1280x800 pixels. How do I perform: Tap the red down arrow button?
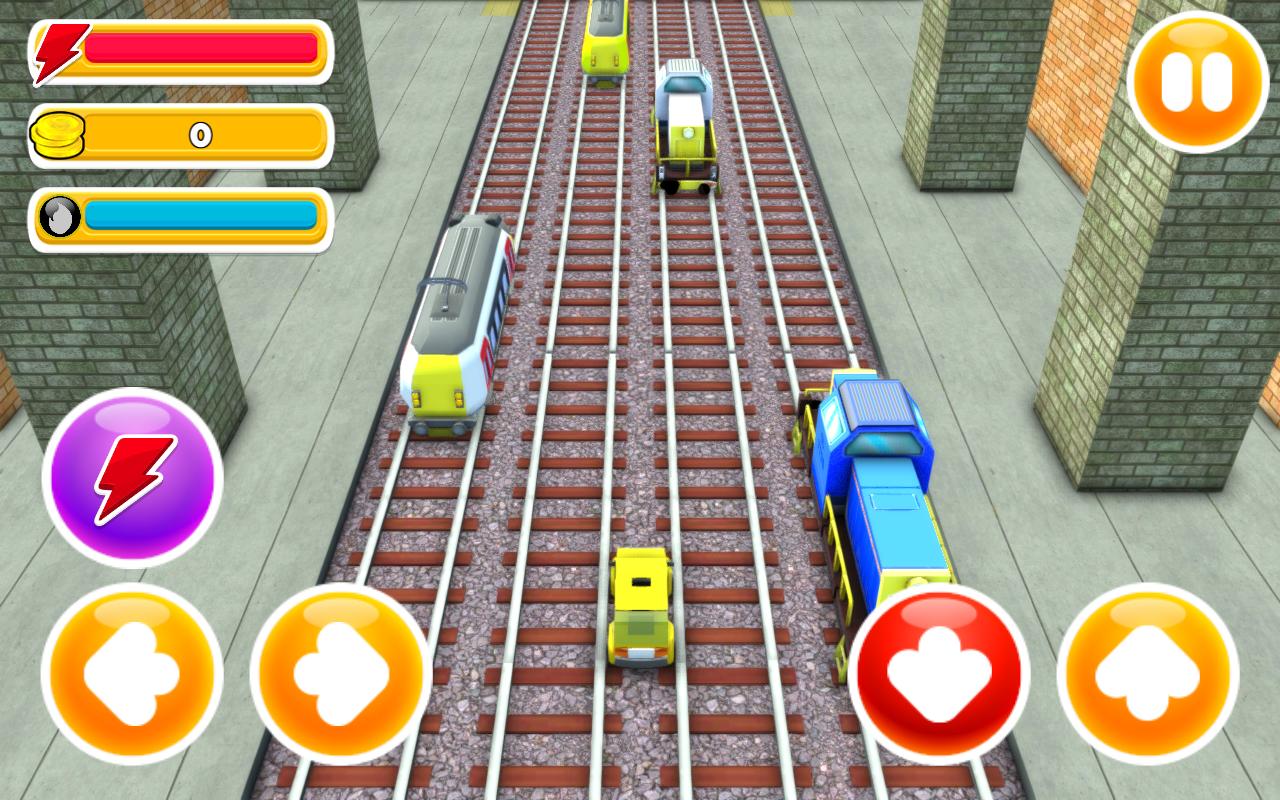940,675
